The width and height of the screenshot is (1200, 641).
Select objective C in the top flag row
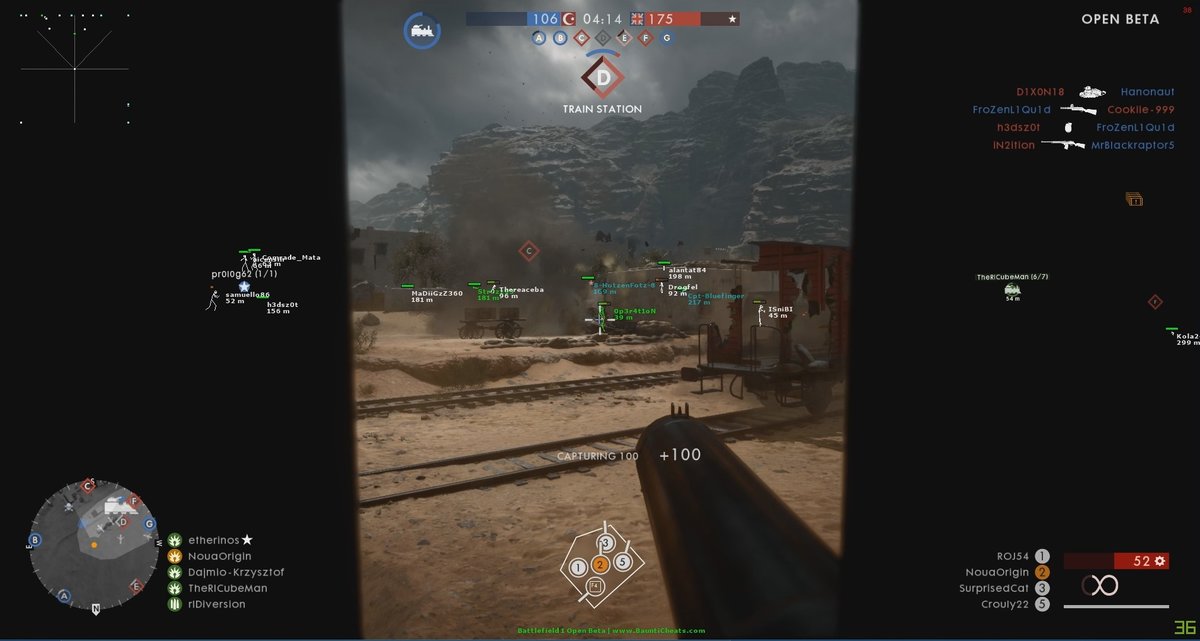(x=581, y=38)
